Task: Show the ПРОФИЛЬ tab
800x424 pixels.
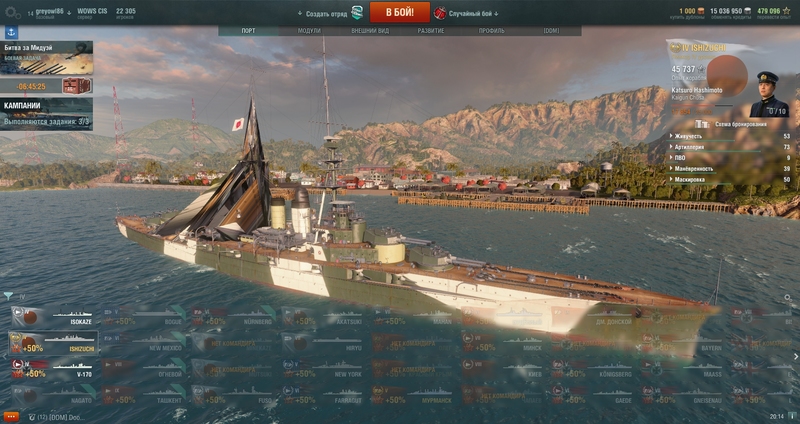Action: pyautogui.click(x=491, y=31)
